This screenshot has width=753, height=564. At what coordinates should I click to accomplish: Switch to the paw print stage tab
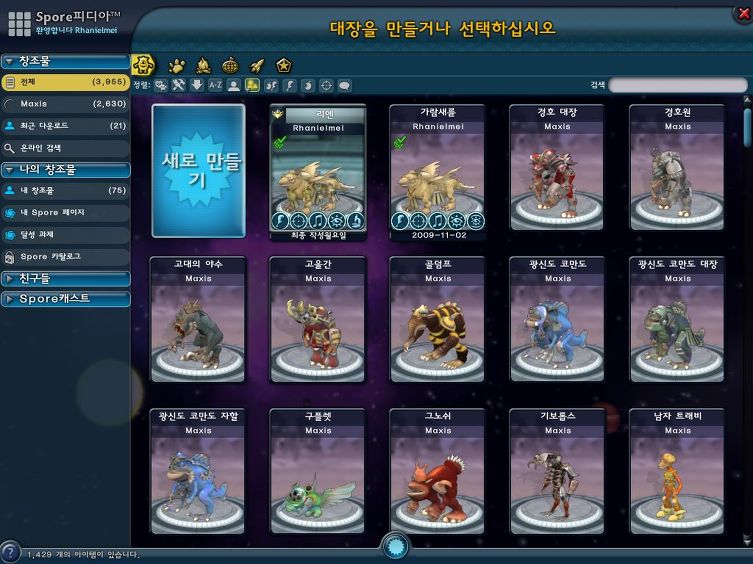(x=177, y=66)
